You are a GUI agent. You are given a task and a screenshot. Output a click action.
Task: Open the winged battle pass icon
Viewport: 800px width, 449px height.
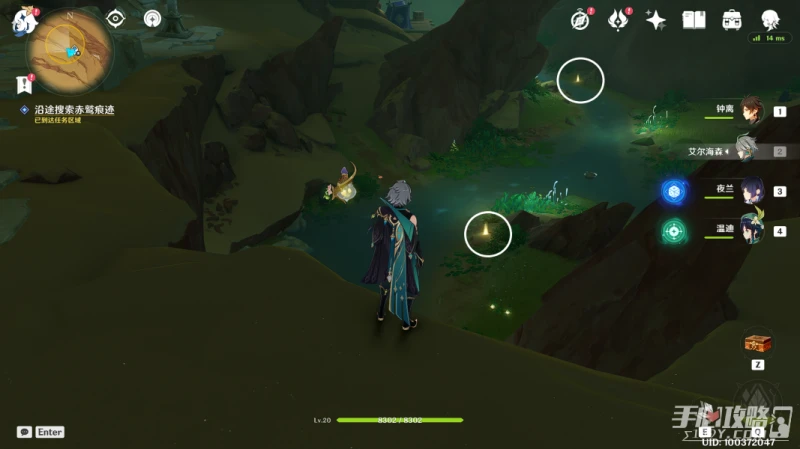pos(618,20)
